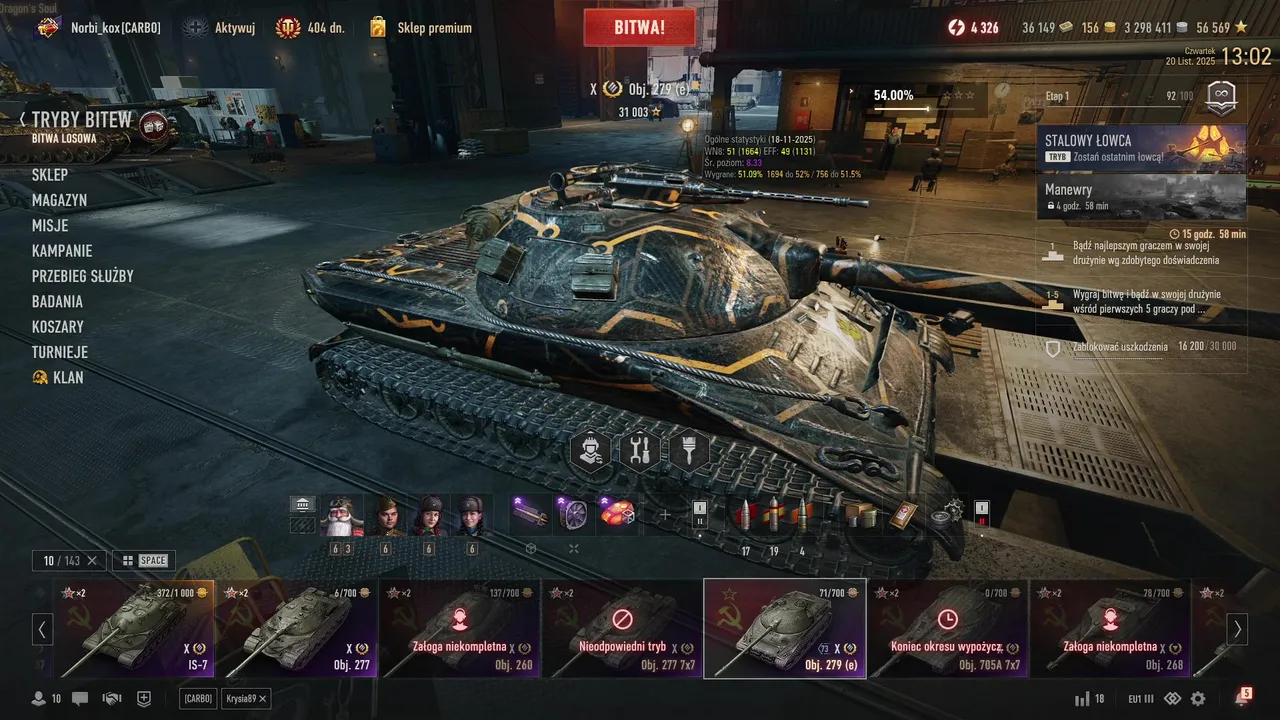Open the gear settings icon

[1198, 698]
